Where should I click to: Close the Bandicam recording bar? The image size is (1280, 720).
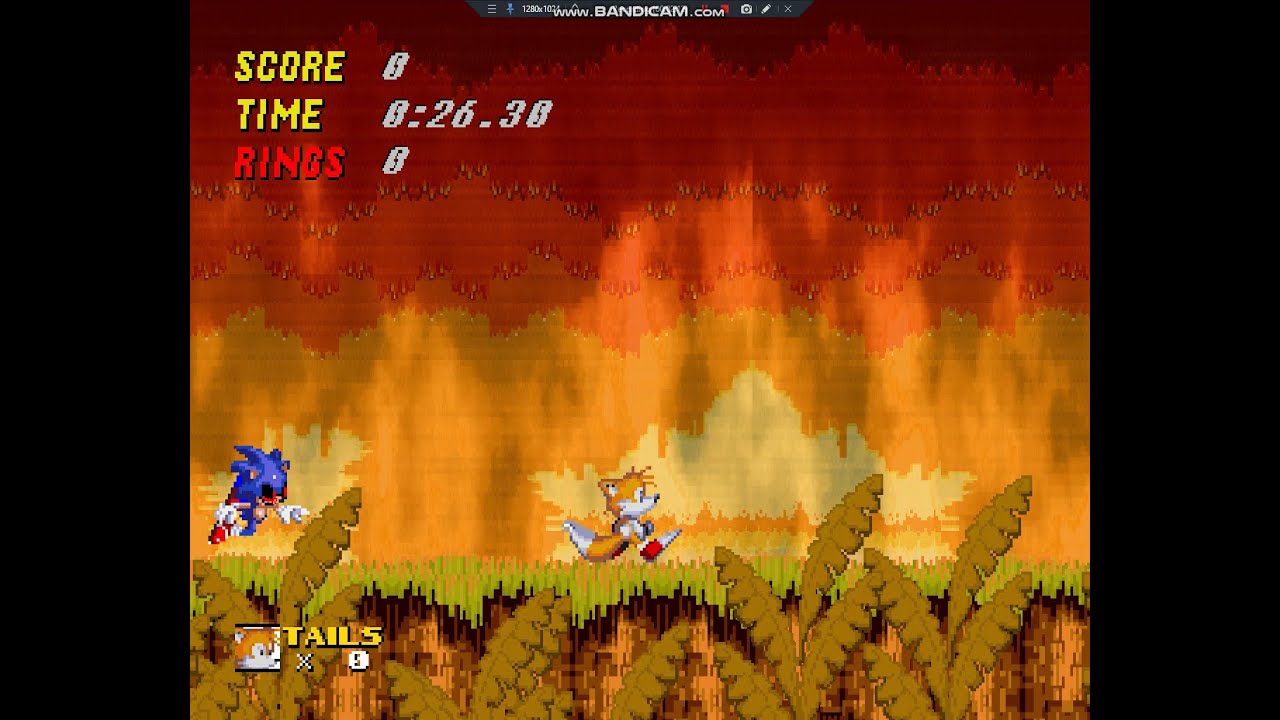(788, 9)
